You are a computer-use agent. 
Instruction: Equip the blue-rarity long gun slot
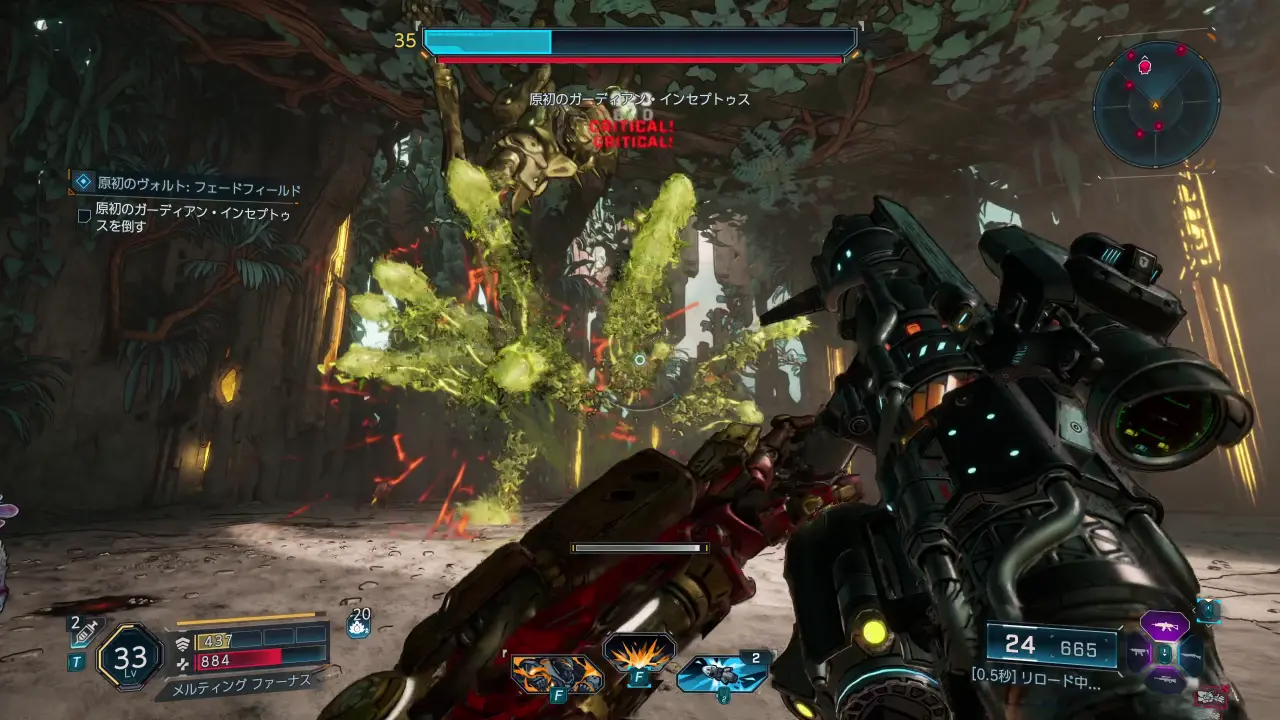point(1191,655)
